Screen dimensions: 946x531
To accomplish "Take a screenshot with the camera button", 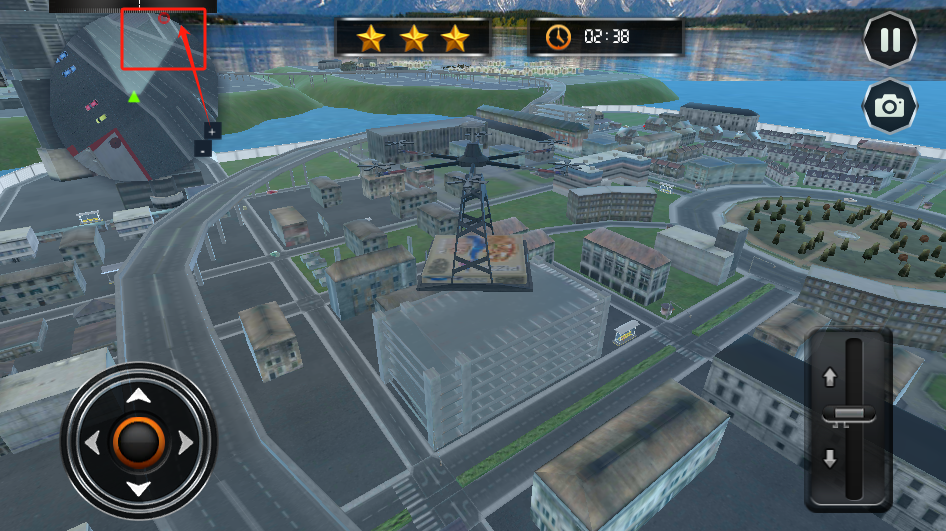I will click(x=889, y=105).
